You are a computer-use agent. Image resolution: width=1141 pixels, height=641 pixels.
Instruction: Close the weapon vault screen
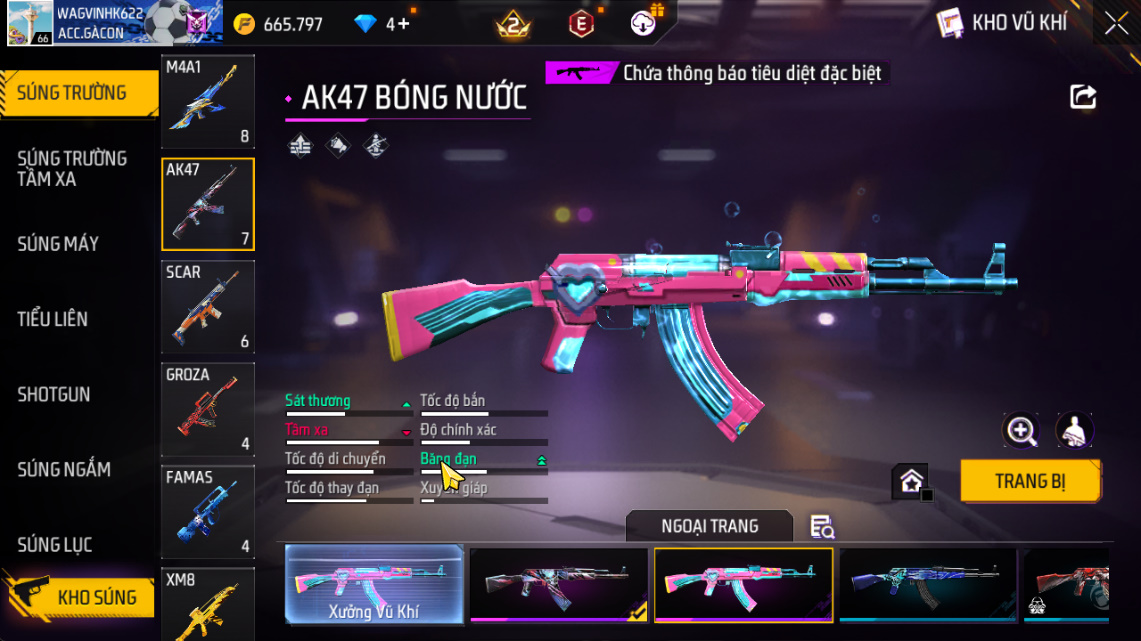pyautogui.click(x=1116, y=24)
